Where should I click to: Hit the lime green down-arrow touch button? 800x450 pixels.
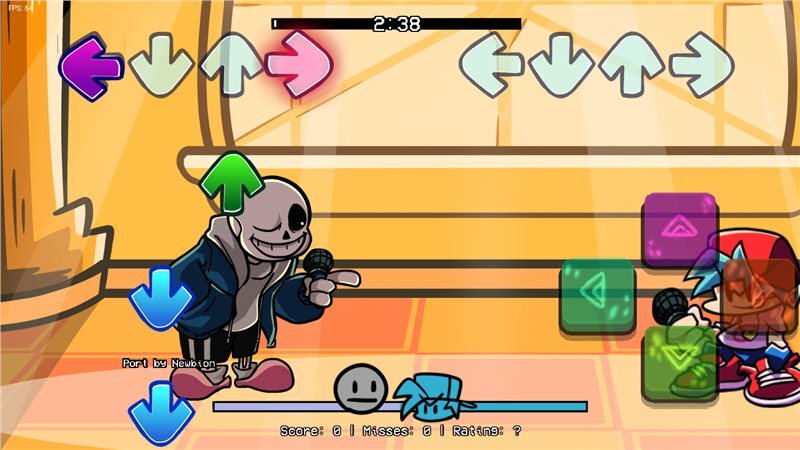pos(679,361)
